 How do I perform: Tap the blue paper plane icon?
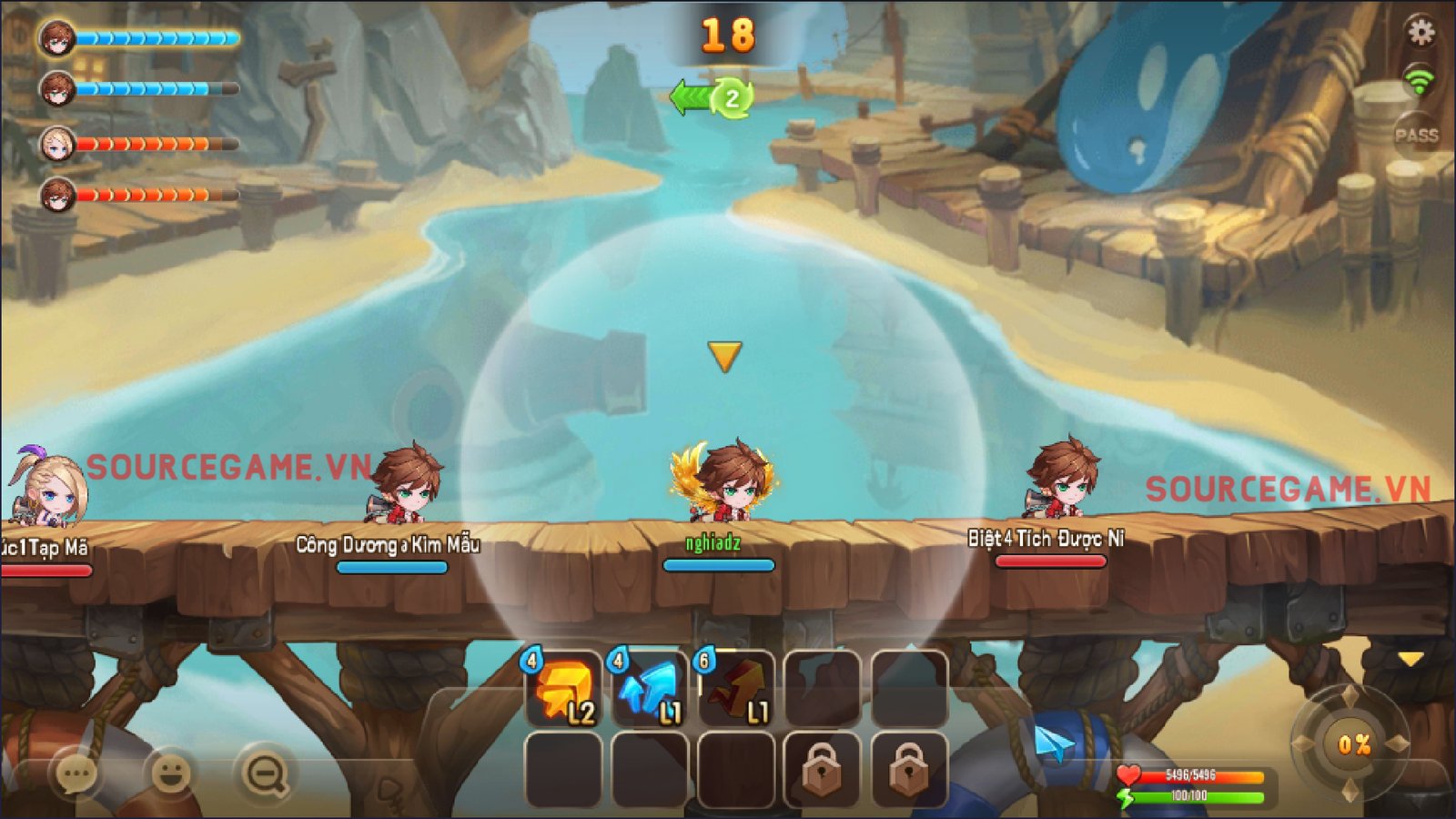click(1054, 744)
